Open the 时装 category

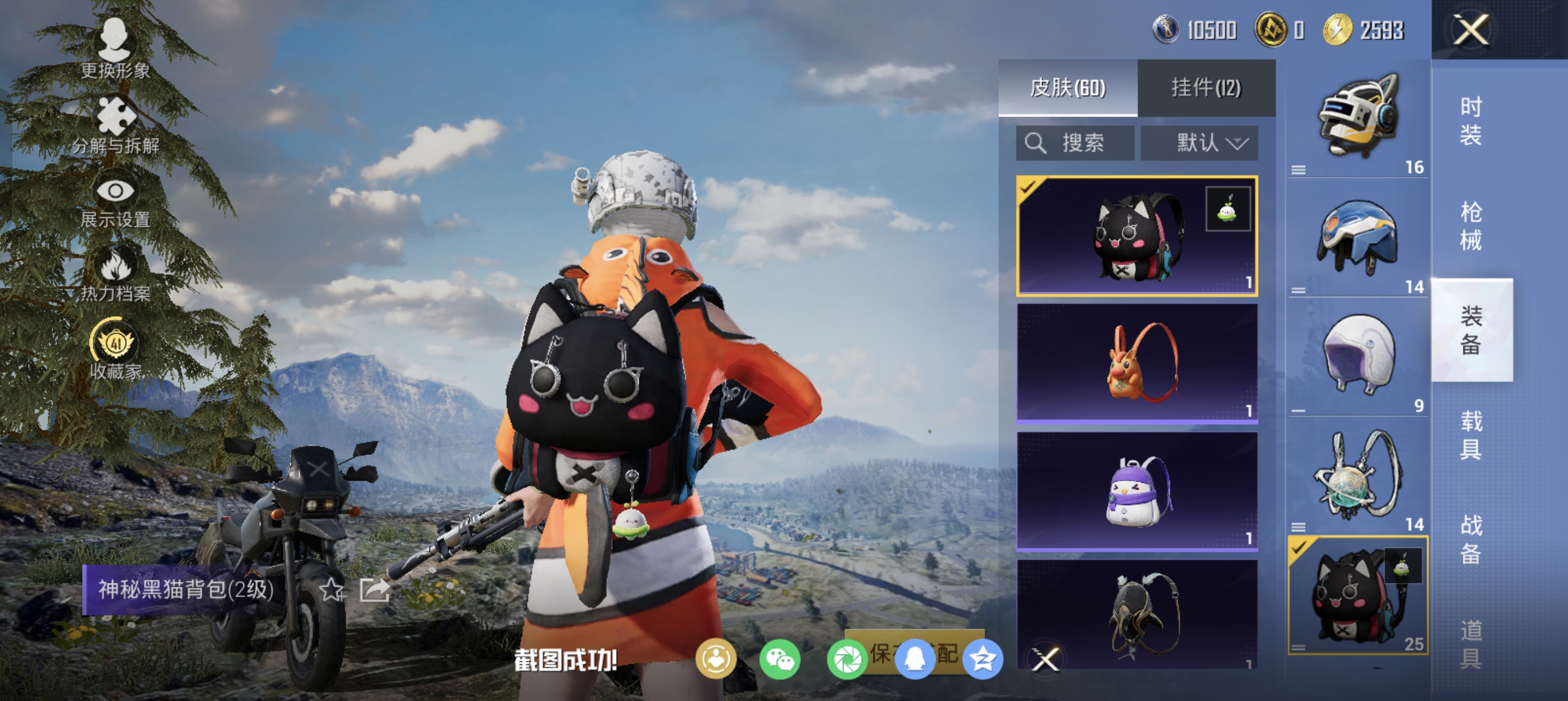[x=1471, y=120]
